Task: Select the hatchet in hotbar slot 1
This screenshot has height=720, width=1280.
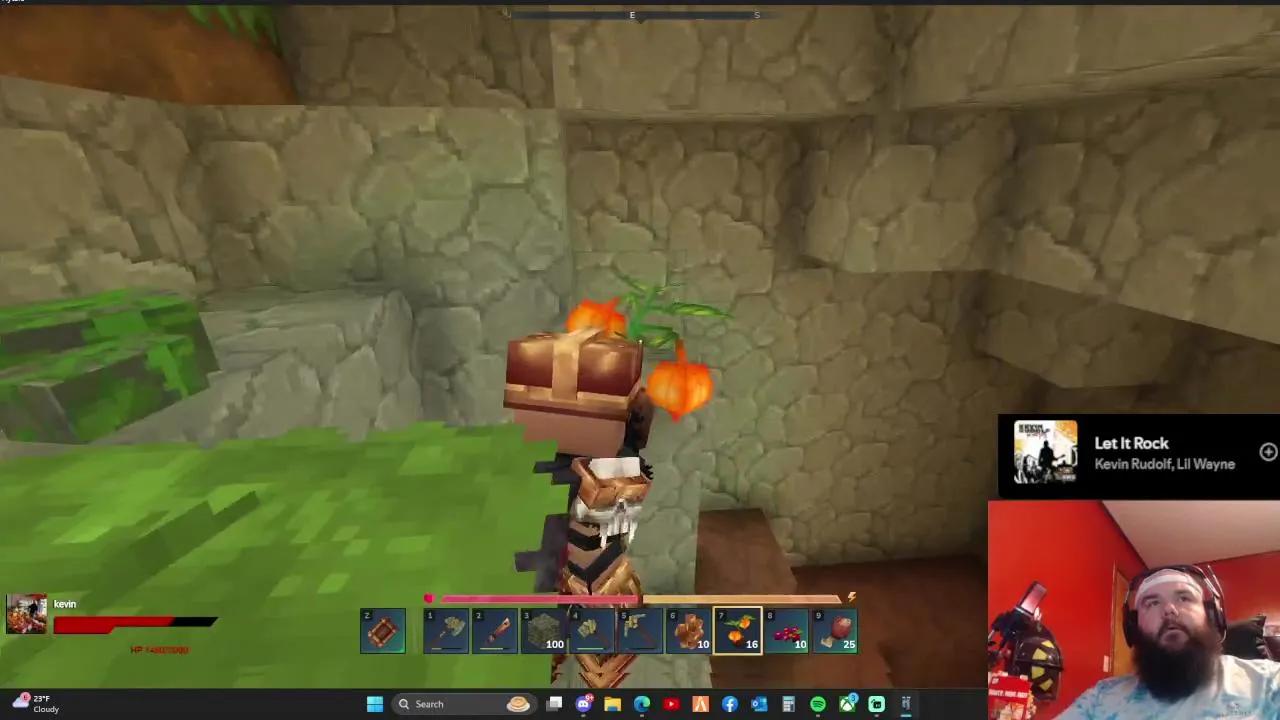Action: (446, 628)
